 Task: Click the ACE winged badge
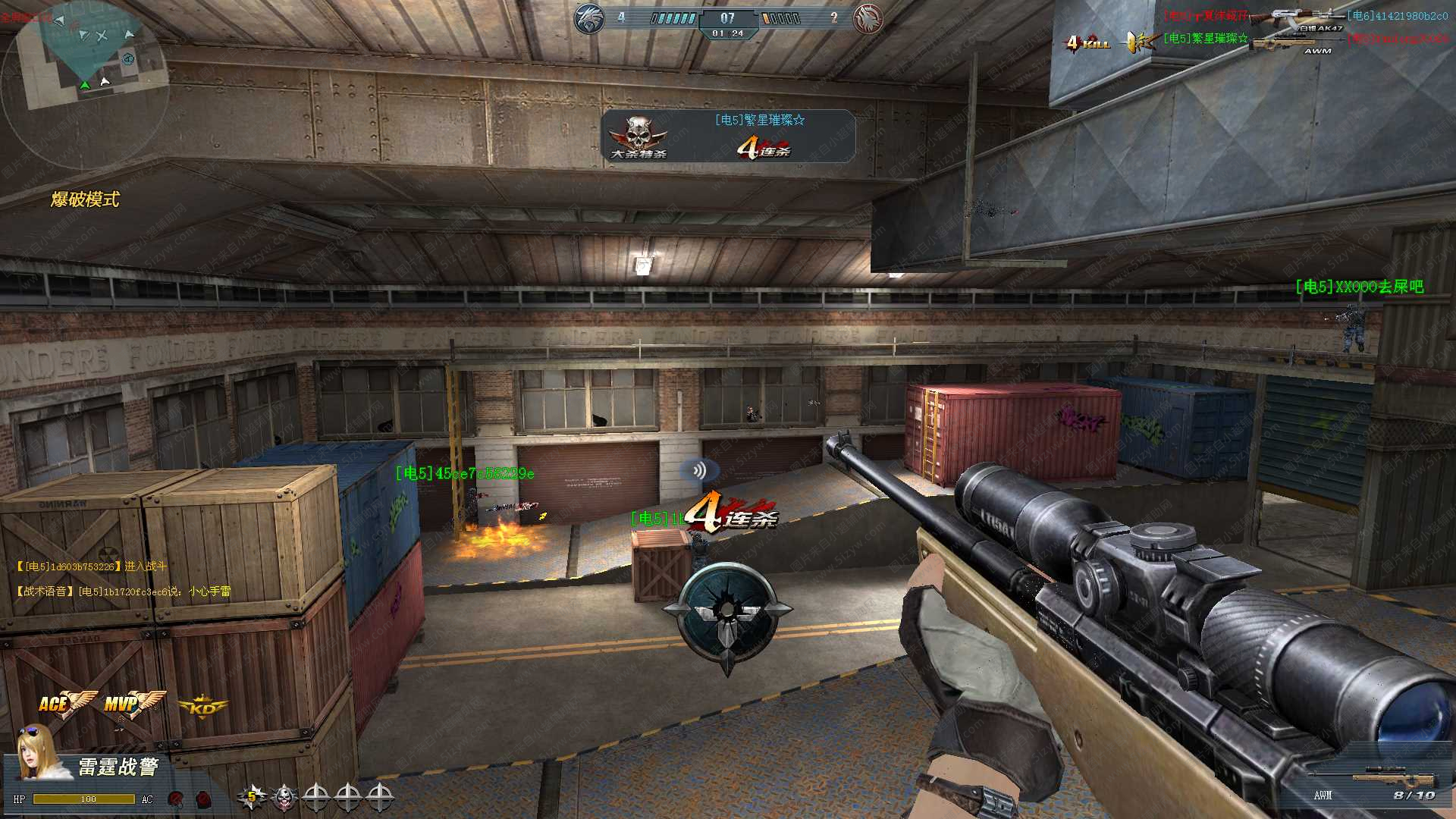point(67,704)
